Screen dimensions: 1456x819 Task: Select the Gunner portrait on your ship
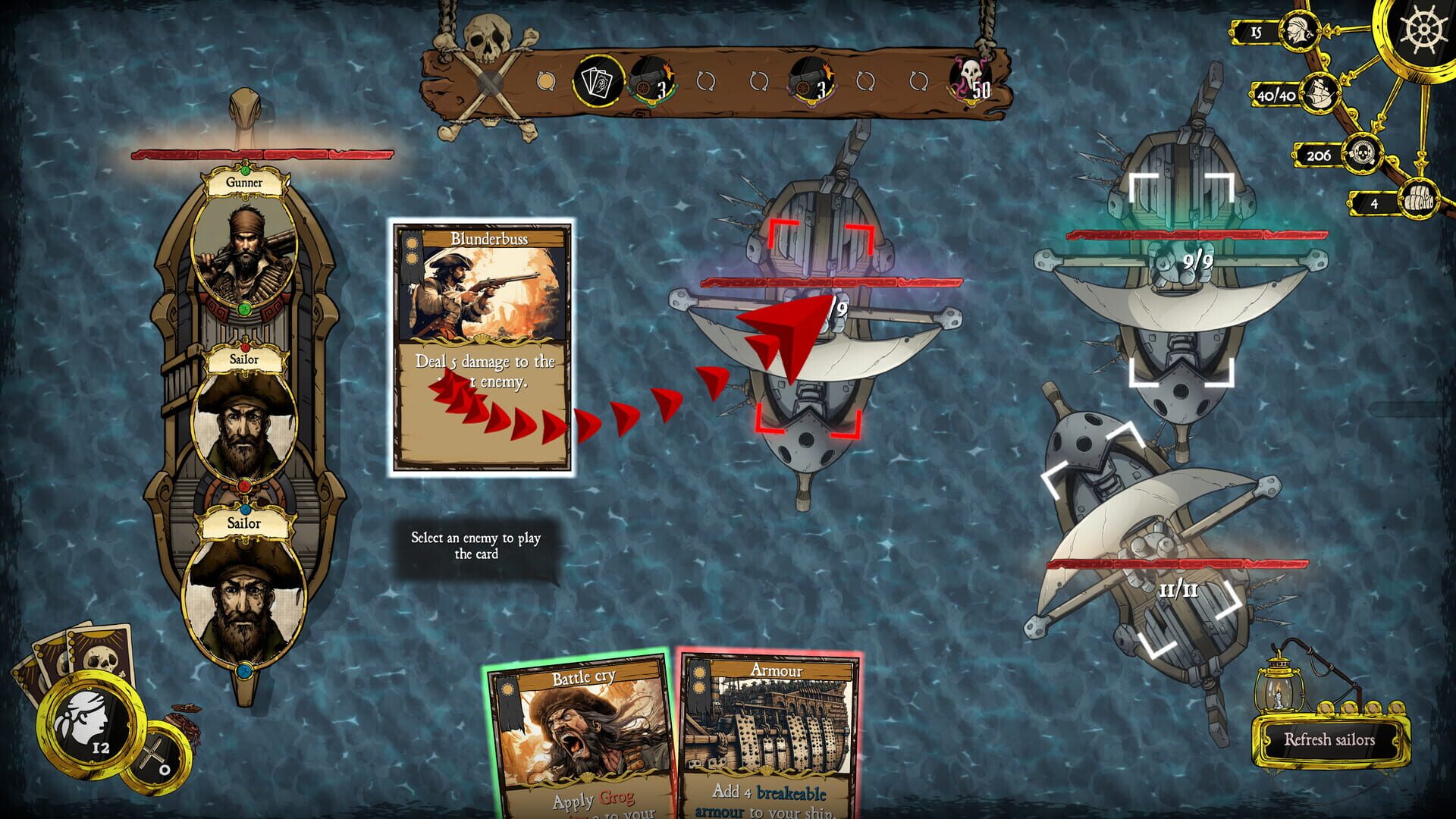(x=244, y=246)
